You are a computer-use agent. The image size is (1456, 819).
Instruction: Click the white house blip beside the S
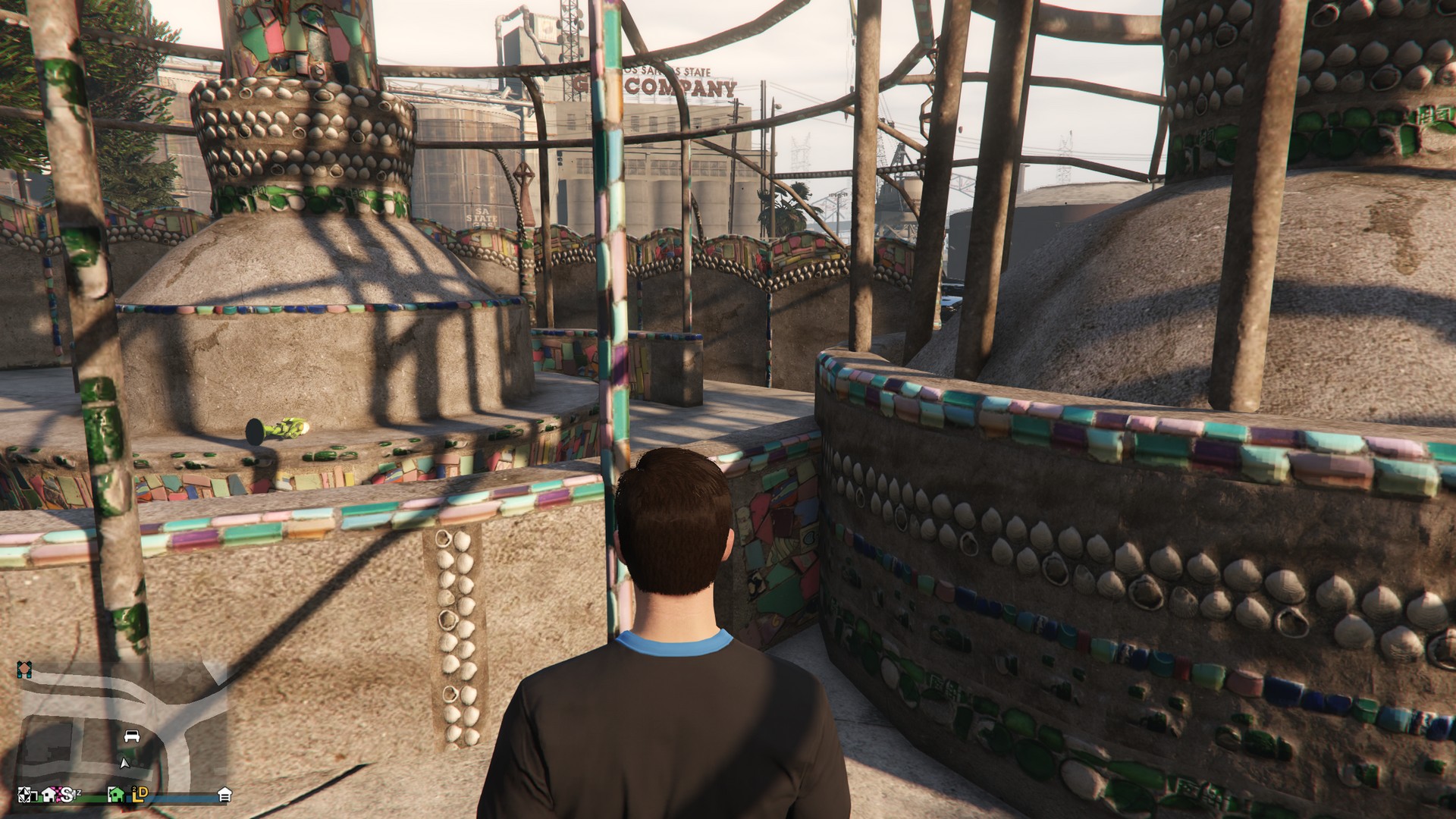(x=49, y=795)
